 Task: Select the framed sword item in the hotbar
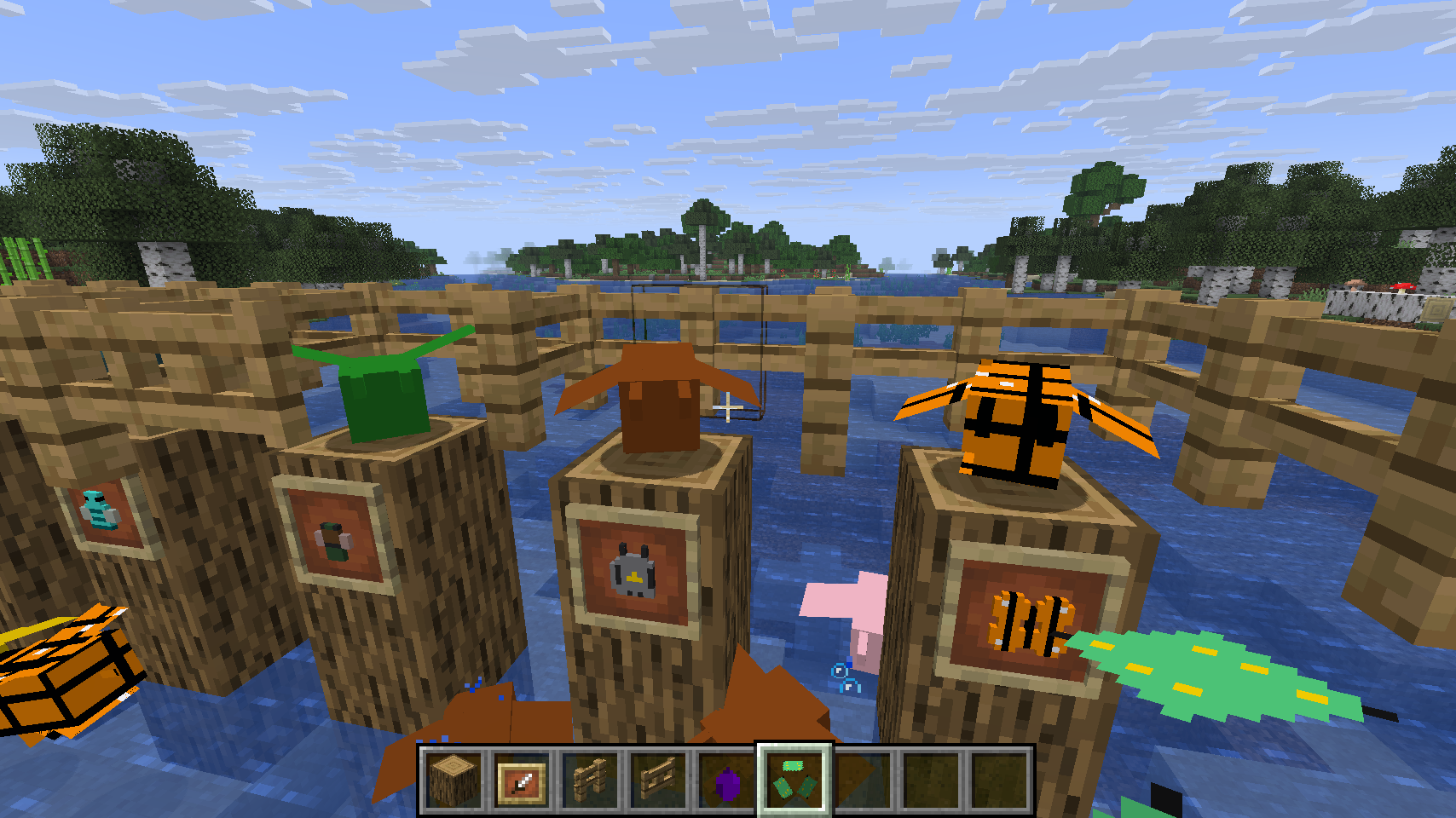tap(520, 781)
